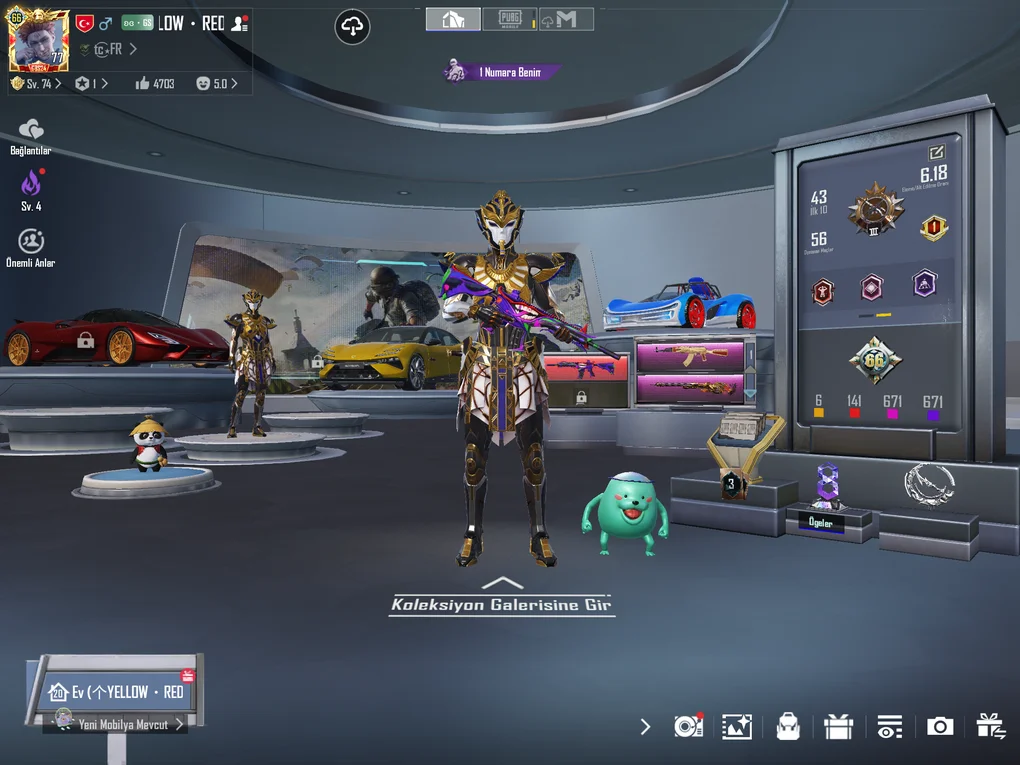Toggle the eye visibility list icon
Image resolution: width=1020 pixels, height=765 pixels.
[x=889, y=727]
